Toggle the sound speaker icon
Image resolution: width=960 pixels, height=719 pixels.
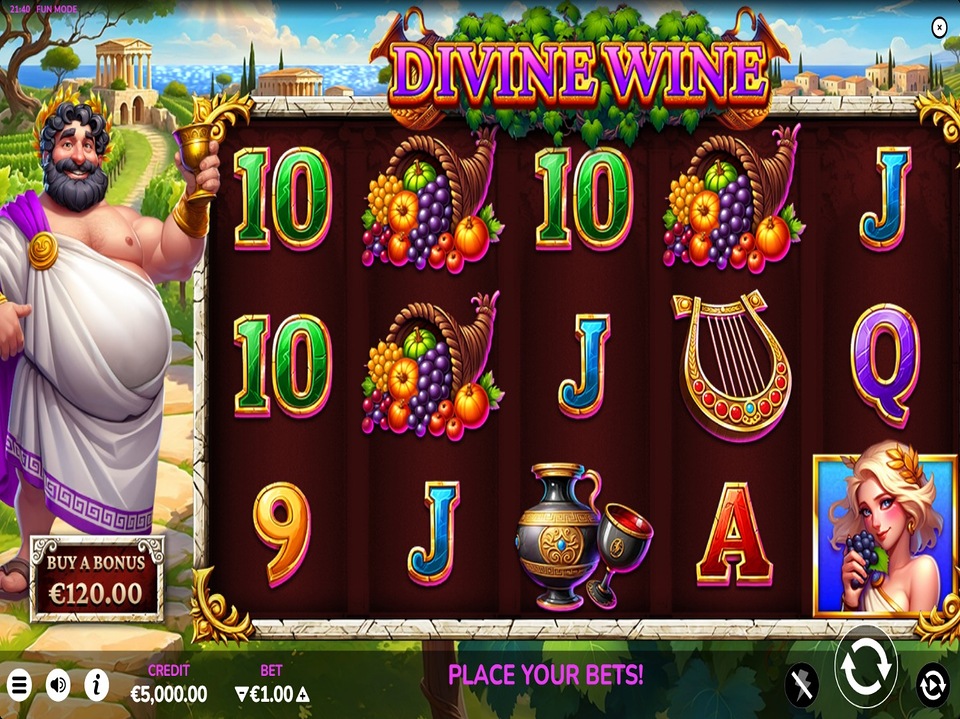tap(58, 685)
